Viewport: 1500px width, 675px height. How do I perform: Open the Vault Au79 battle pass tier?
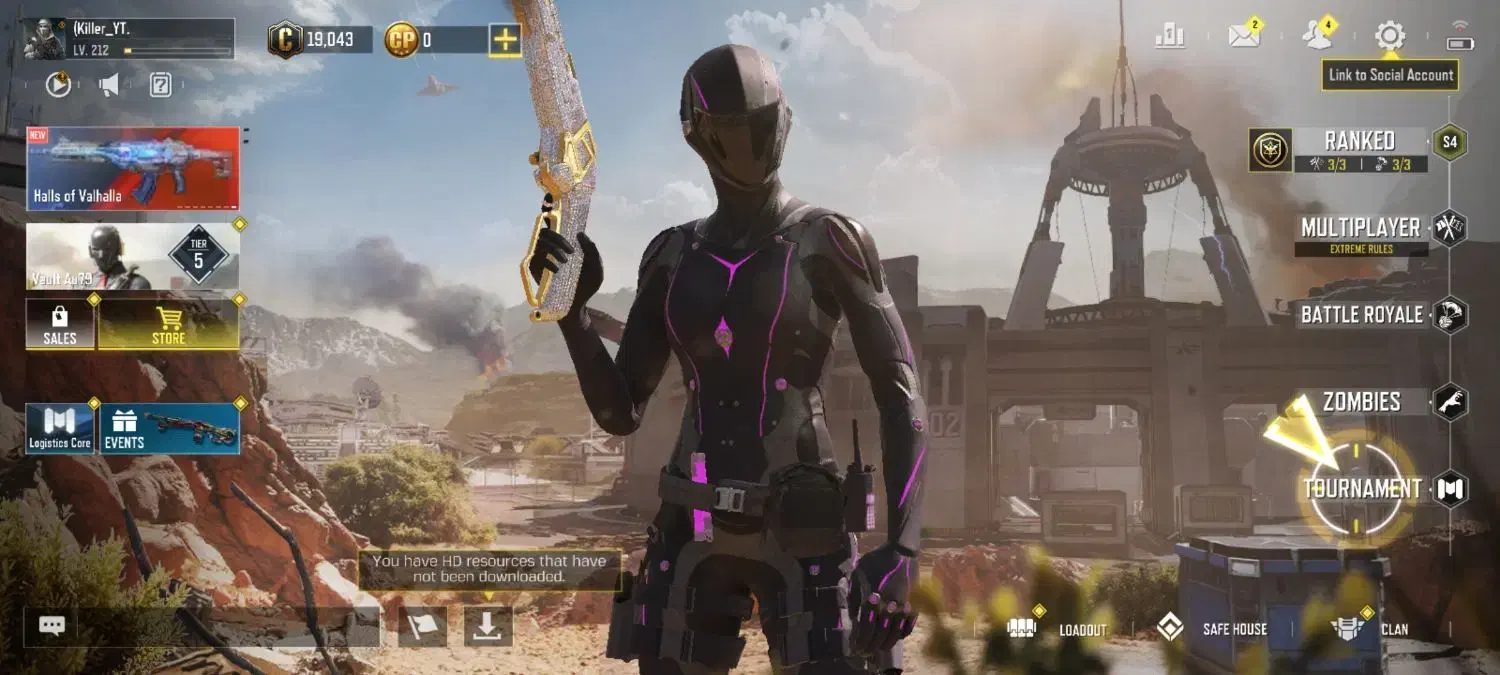pyautogui.click(x=133, y=256)
